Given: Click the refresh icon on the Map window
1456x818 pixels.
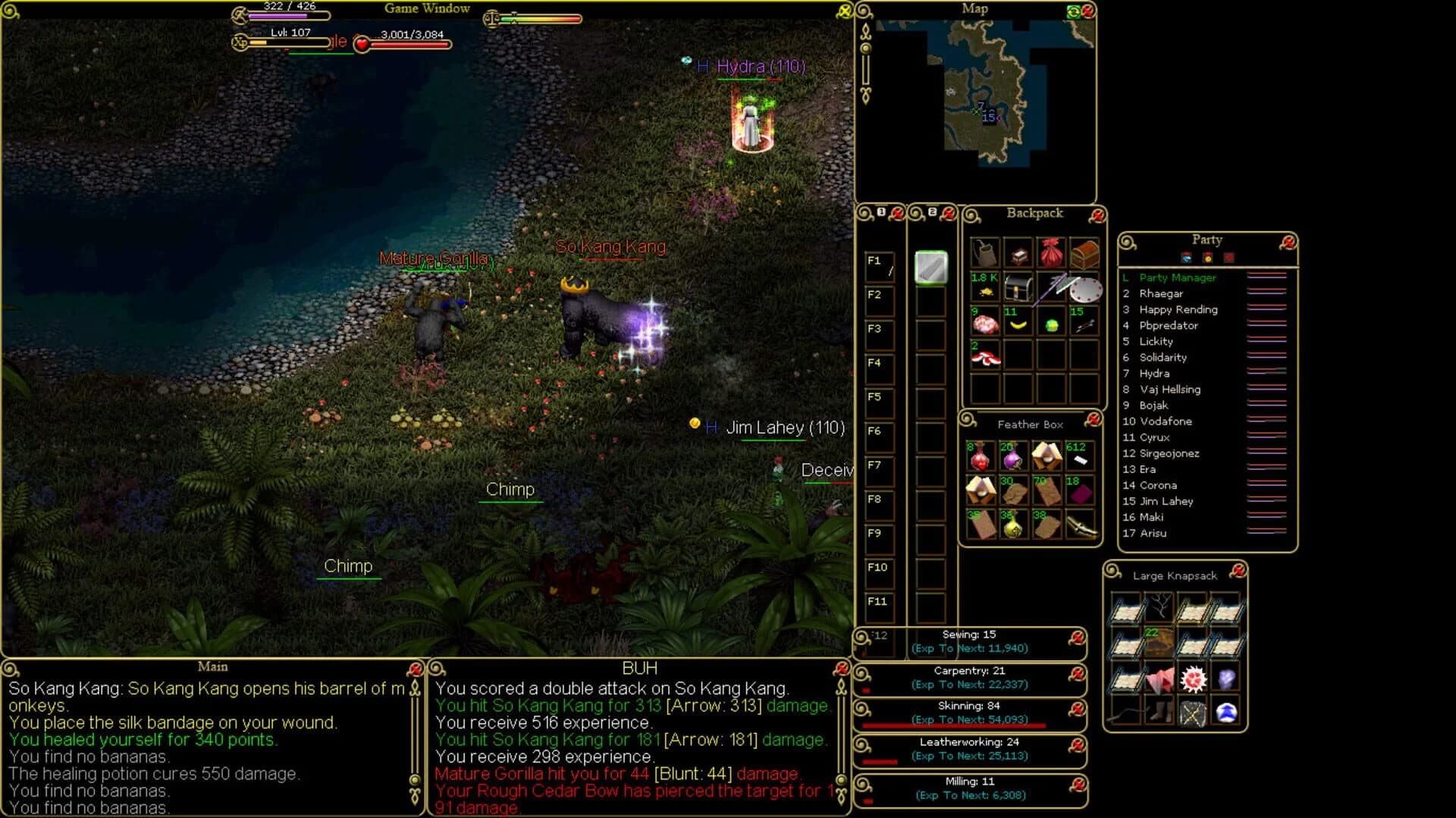Looking at the screenshot, I should (1074, 11).
